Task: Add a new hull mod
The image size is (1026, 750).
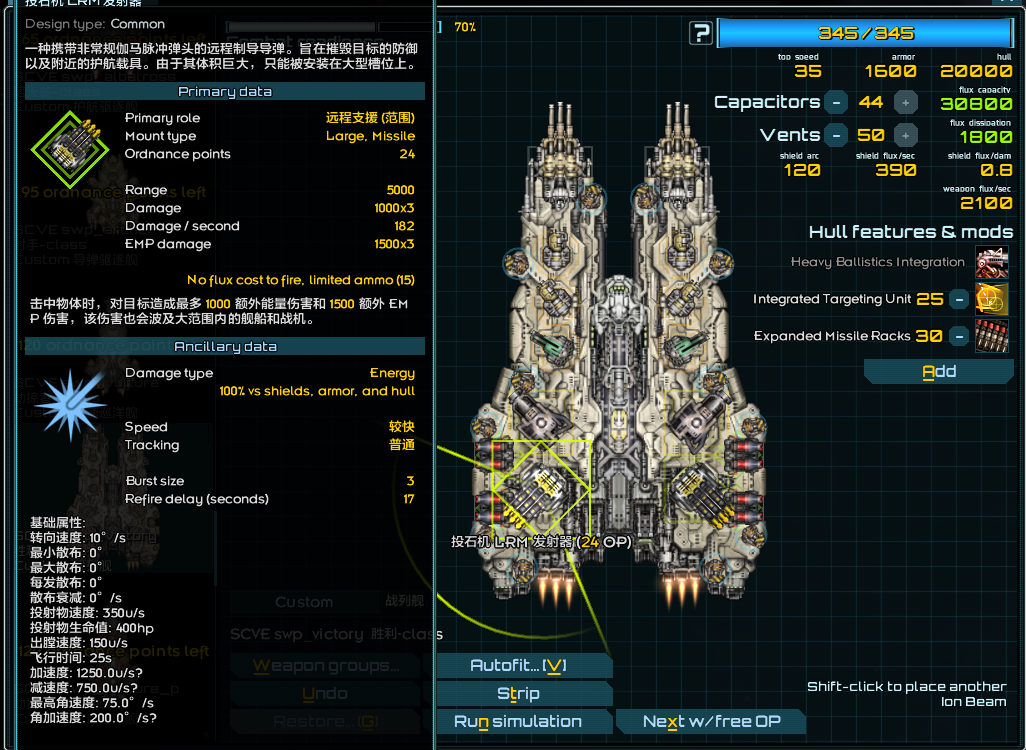Action: [939, 372]
